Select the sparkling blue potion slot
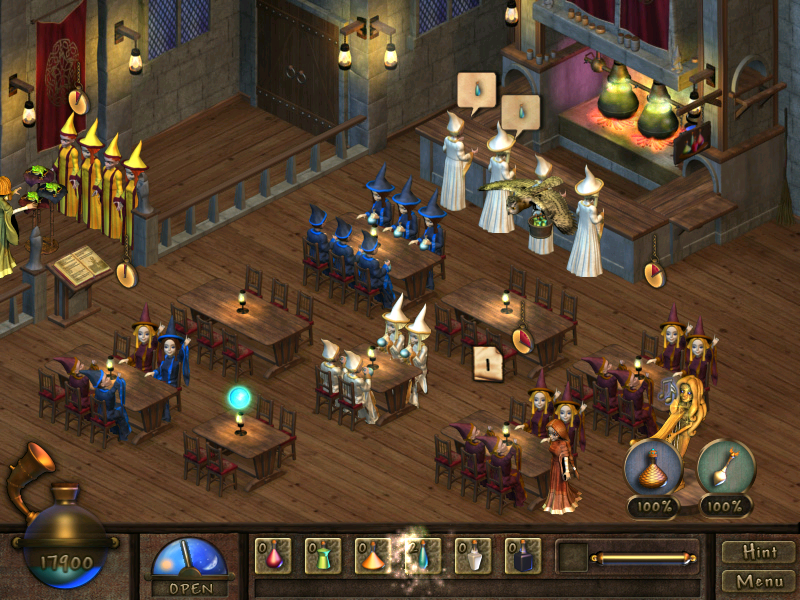Viewport: 800px width, 600px height. [423, 555]
